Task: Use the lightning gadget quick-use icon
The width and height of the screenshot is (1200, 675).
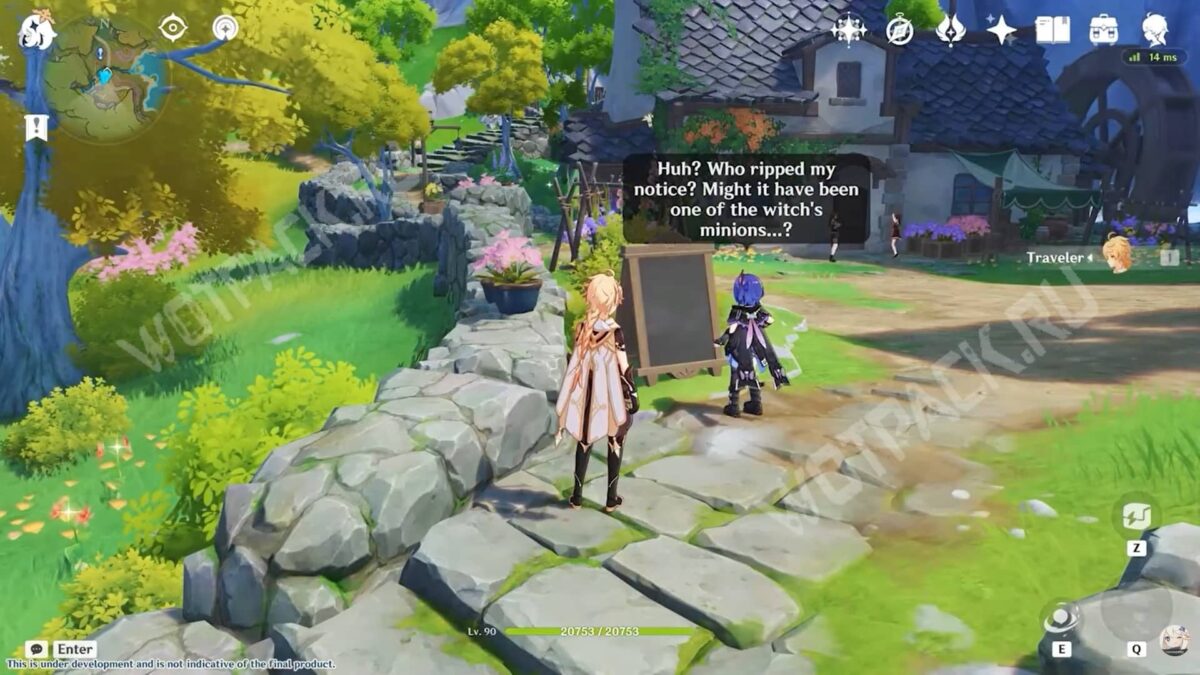Action: click(1137, 516)
